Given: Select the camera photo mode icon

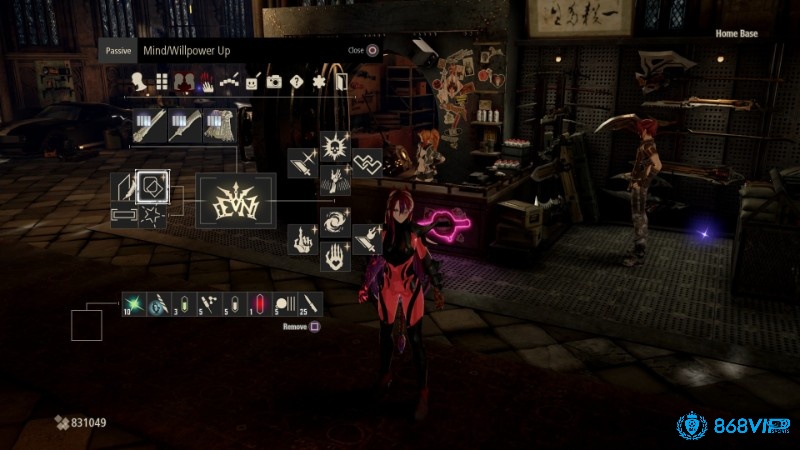Looking at the screenshot, I should coord(274,82).
